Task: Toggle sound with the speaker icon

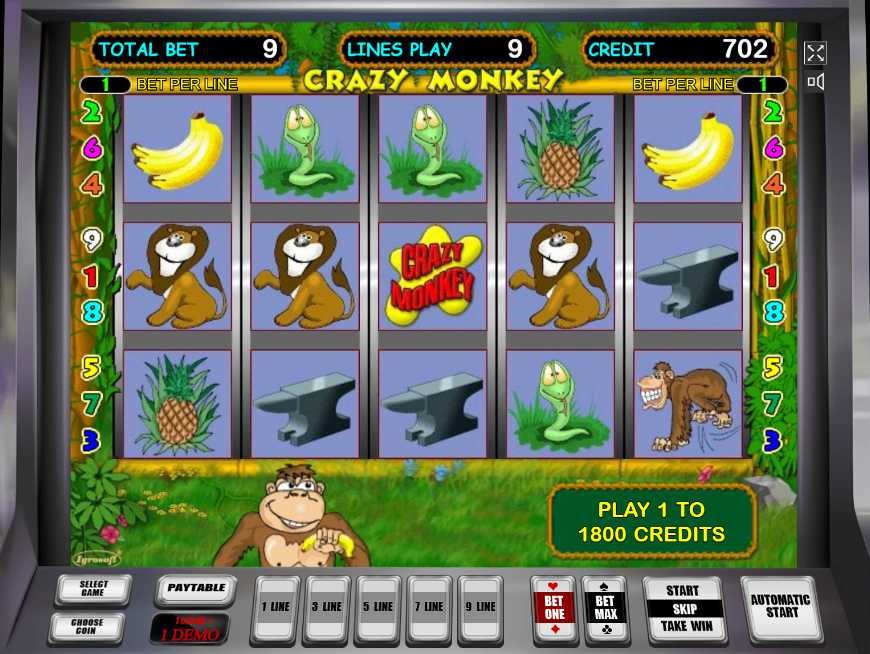Action: coord(815,82)
